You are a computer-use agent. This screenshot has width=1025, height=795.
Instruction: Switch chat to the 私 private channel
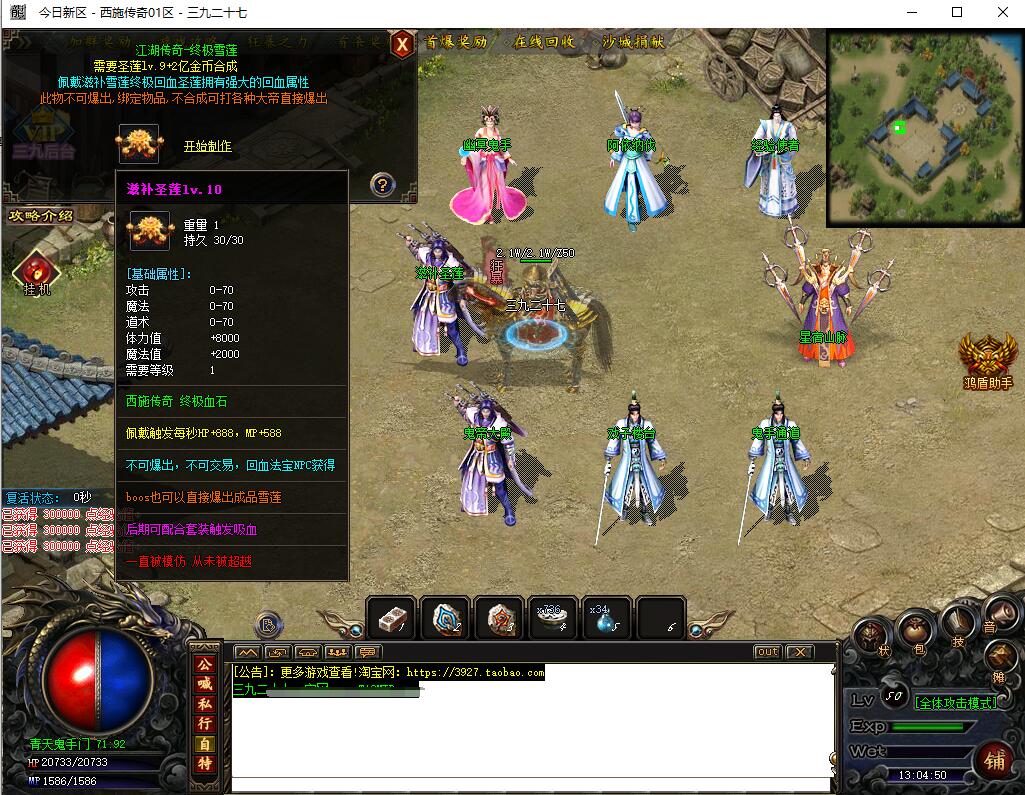click(x=204, y=704)
